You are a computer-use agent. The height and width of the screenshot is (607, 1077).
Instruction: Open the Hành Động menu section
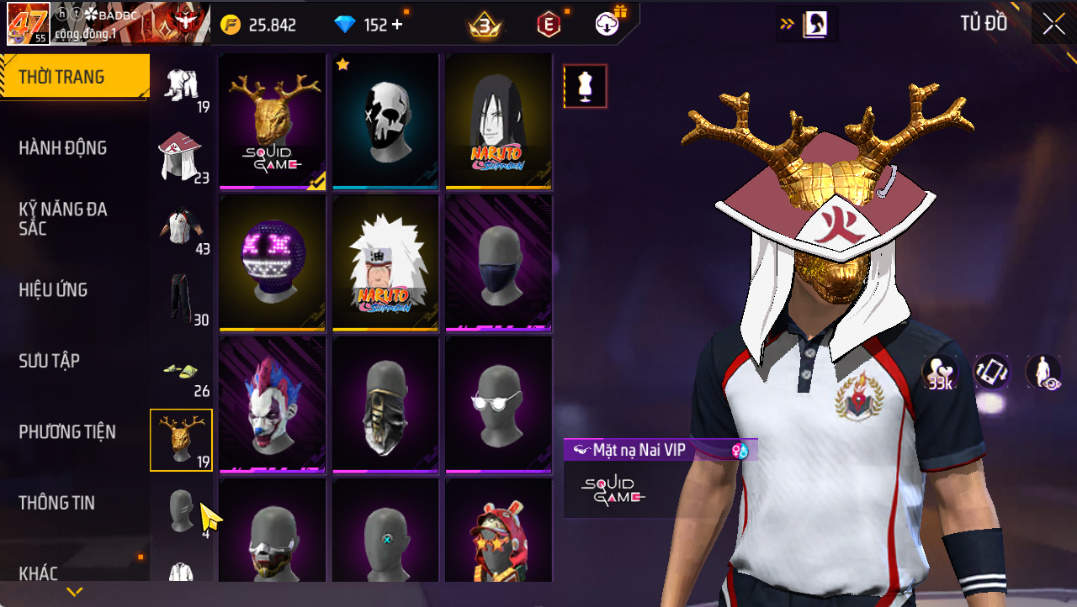coord(63,148)
